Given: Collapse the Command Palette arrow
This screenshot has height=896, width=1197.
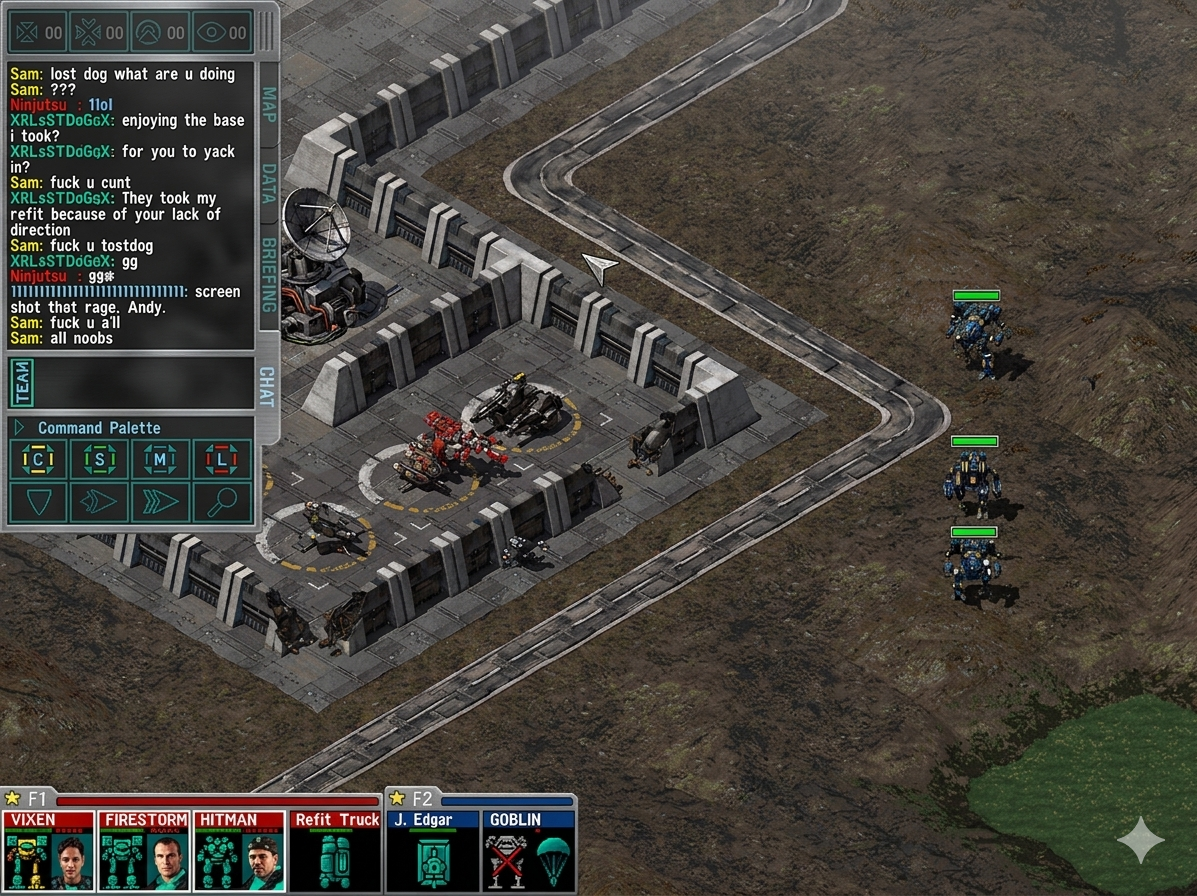Looking at the screenshot, I should pyautogui.click(x=19, y=428).
